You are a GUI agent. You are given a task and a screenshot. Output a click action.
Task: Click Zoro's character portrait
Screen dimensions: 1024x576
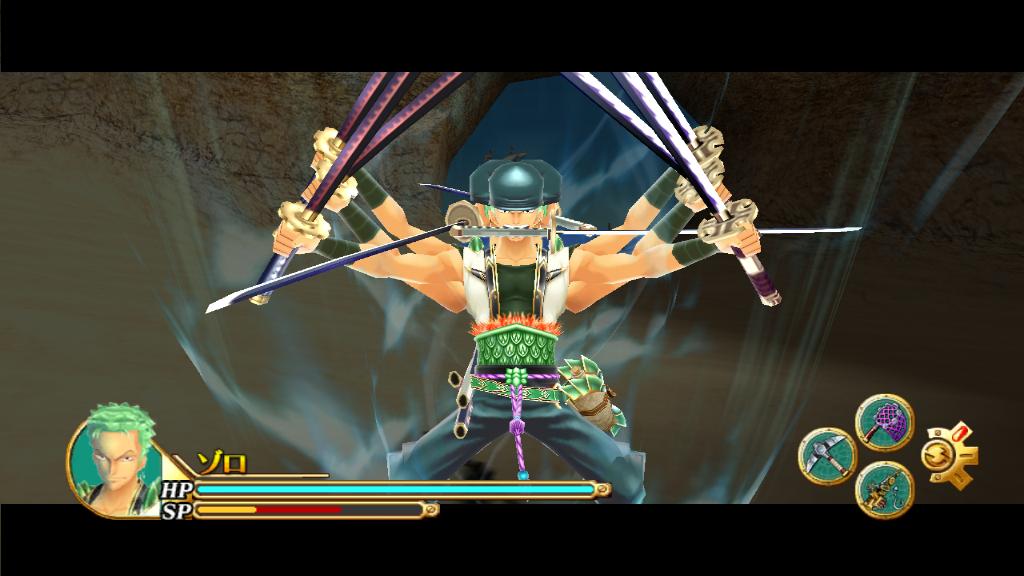point(113,462)
